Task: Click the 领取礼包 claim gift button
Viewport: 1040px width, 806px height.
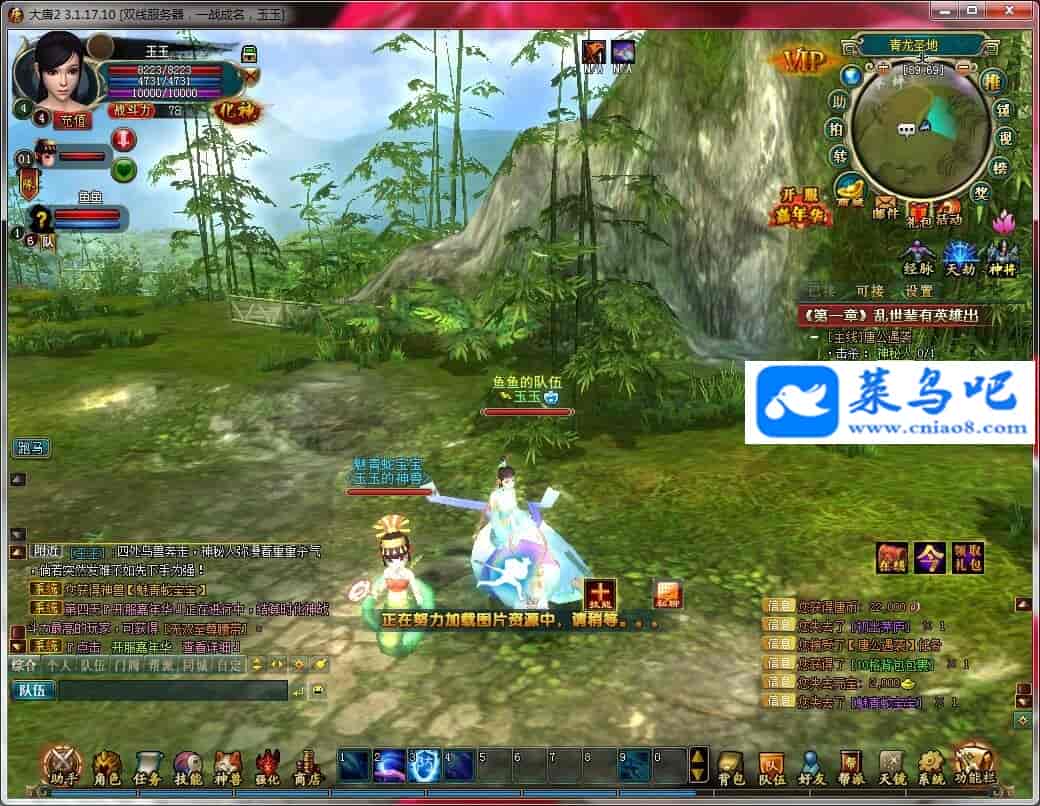Action: click(968, 558)
